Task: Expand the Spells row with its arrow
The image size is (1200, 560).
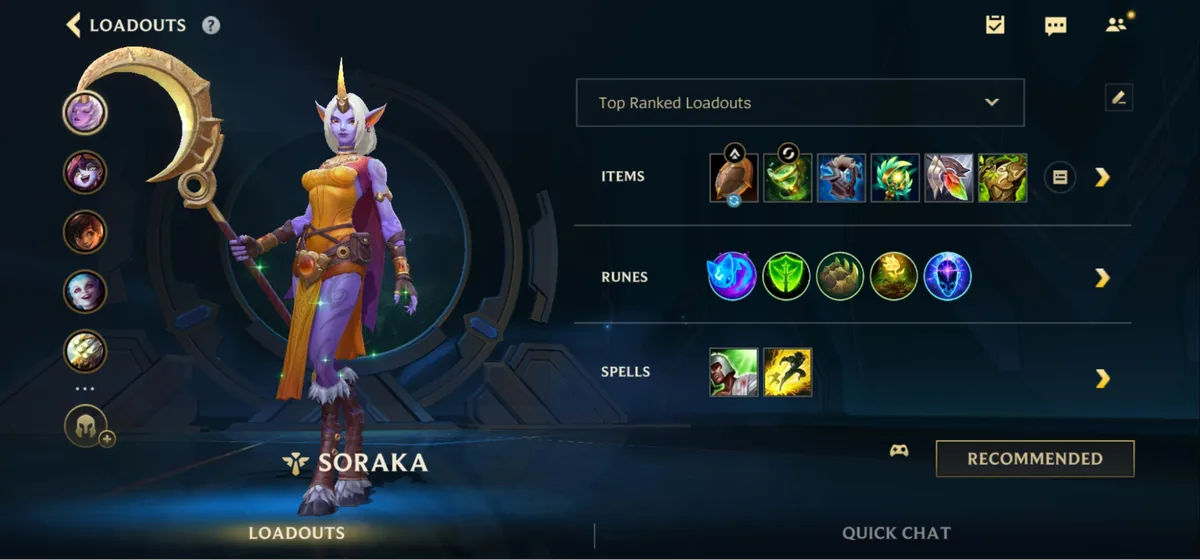Action: click(x=1102, y=378)
